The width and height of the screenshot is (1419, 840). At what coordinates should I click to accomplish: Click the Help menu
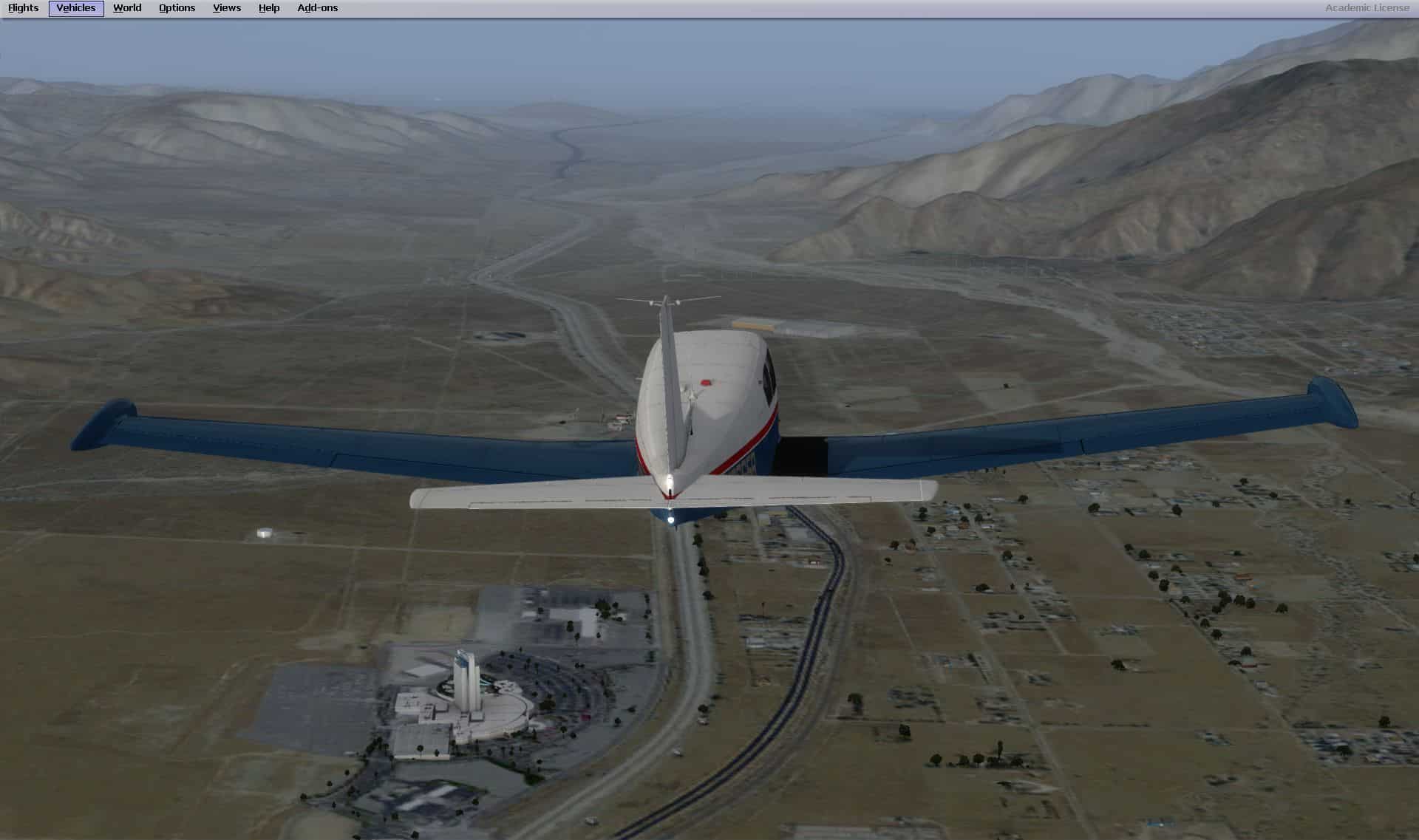(x=269, y=8)
